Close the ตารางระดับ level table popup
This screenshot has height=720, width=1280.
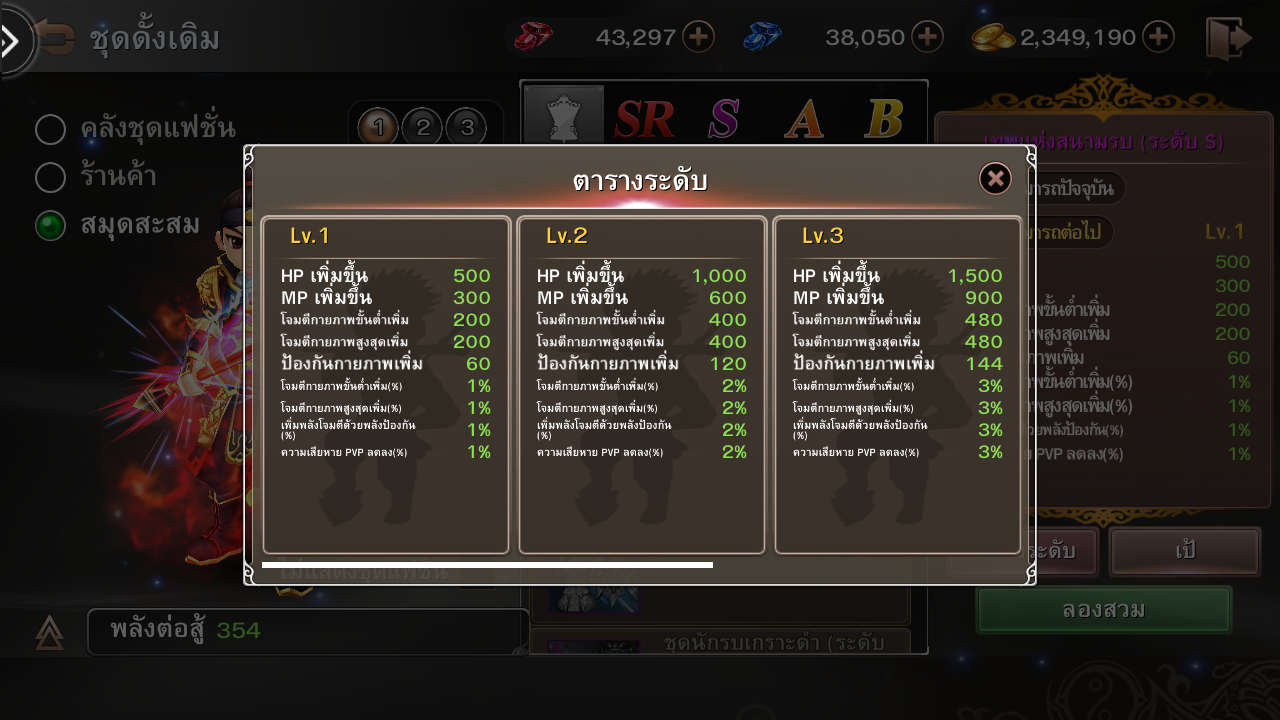(x=995, y=179)
